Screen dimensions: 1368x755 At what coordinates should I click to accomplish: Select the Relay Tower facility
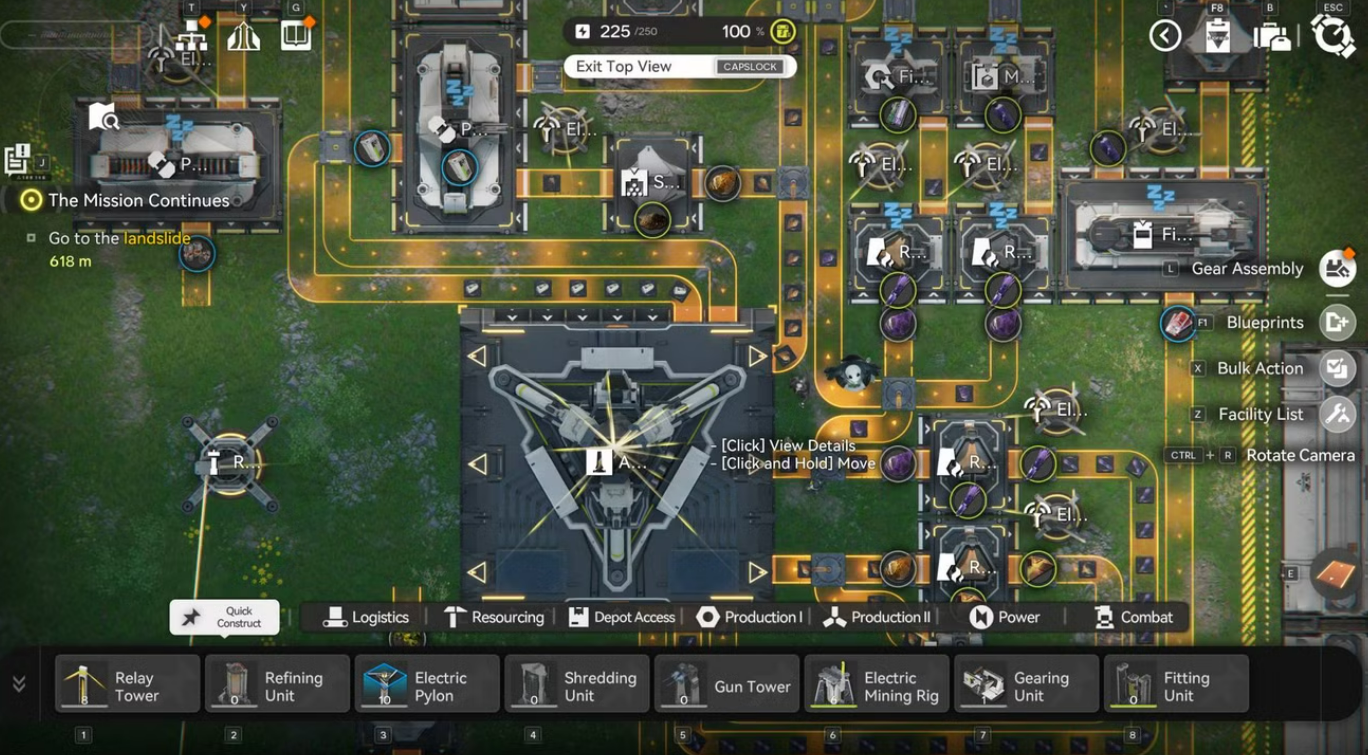click(x=126, y=683)
